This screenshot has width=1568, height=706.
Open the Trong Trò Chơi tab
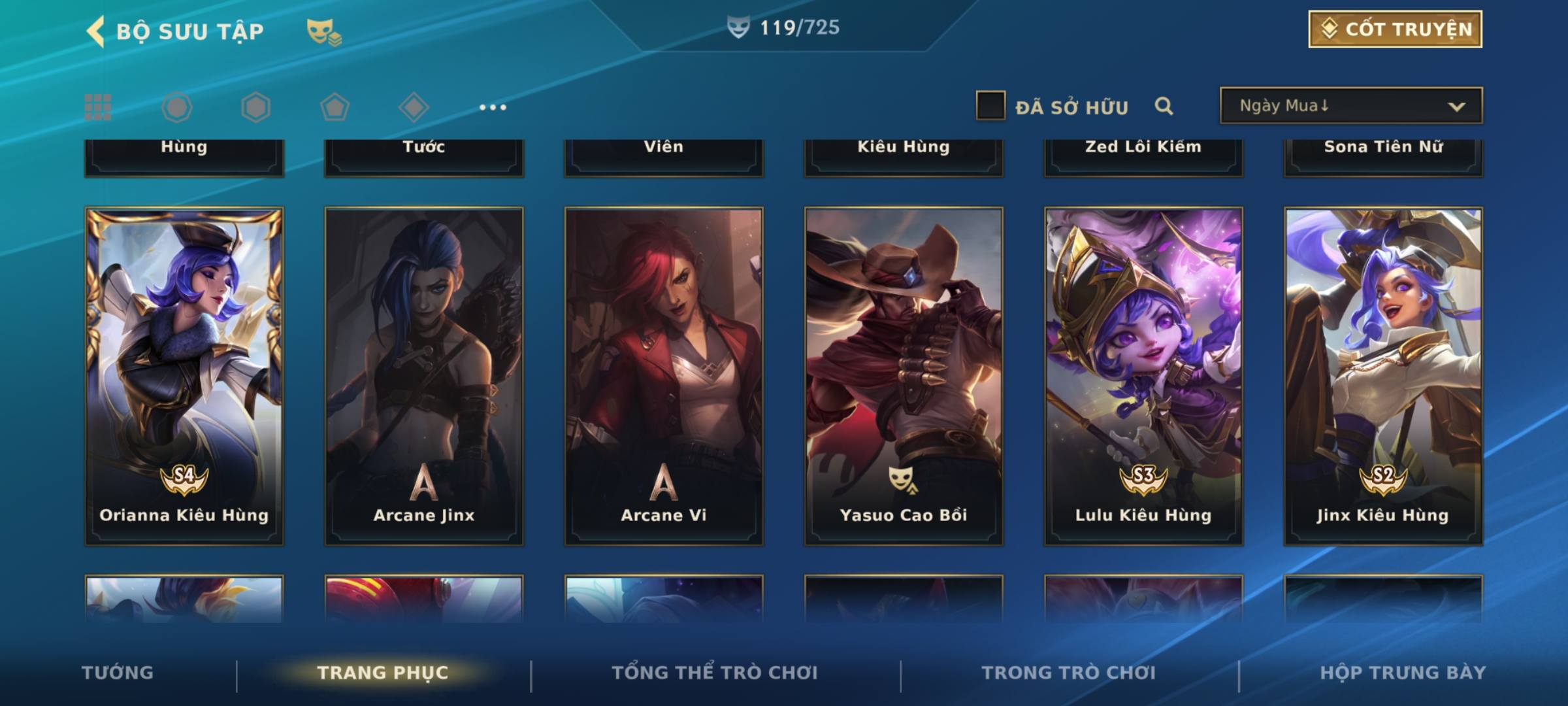pos(1068,673)
